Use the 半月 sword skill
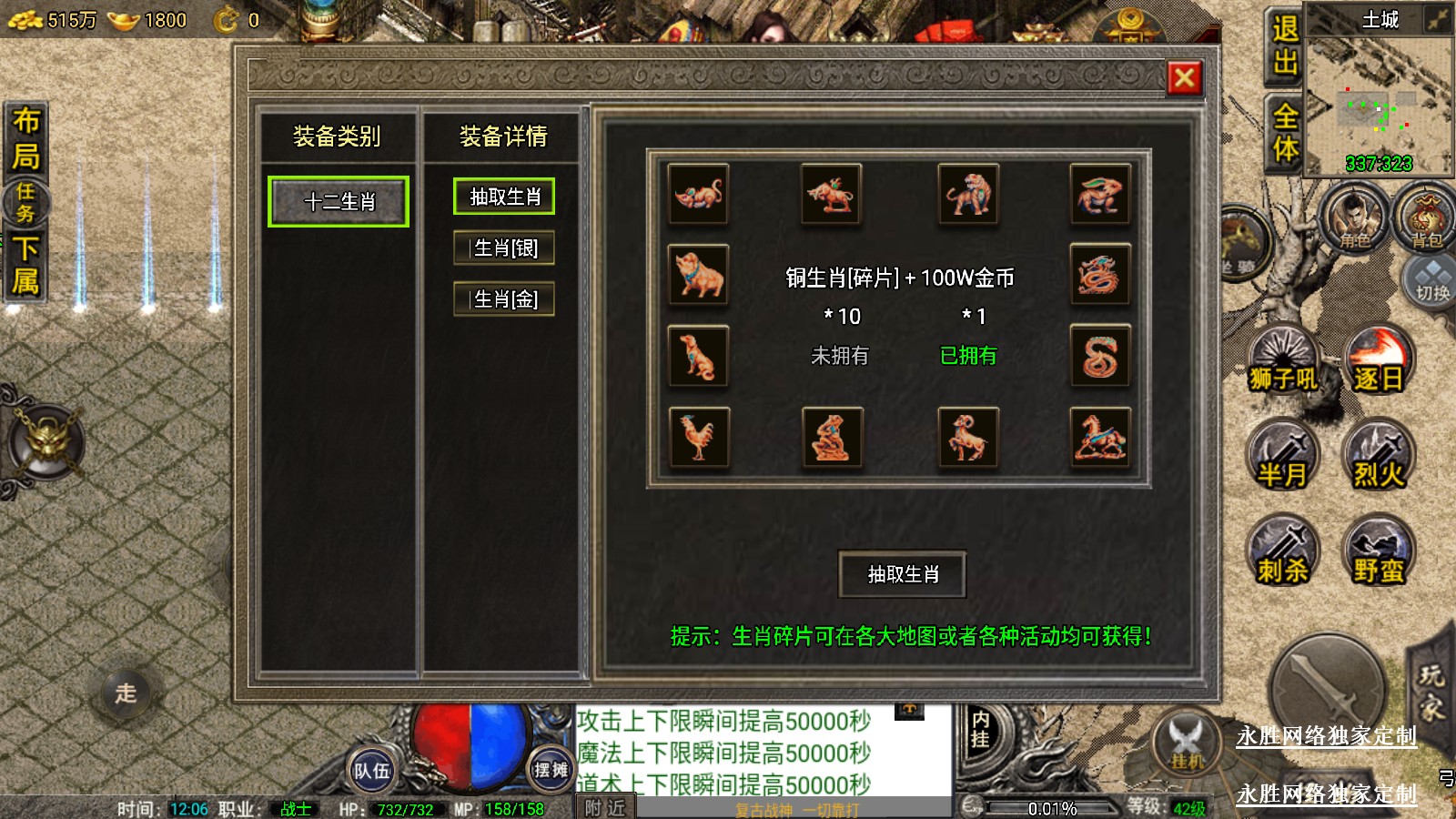The image size is (1456, 819). [1283, 456]
